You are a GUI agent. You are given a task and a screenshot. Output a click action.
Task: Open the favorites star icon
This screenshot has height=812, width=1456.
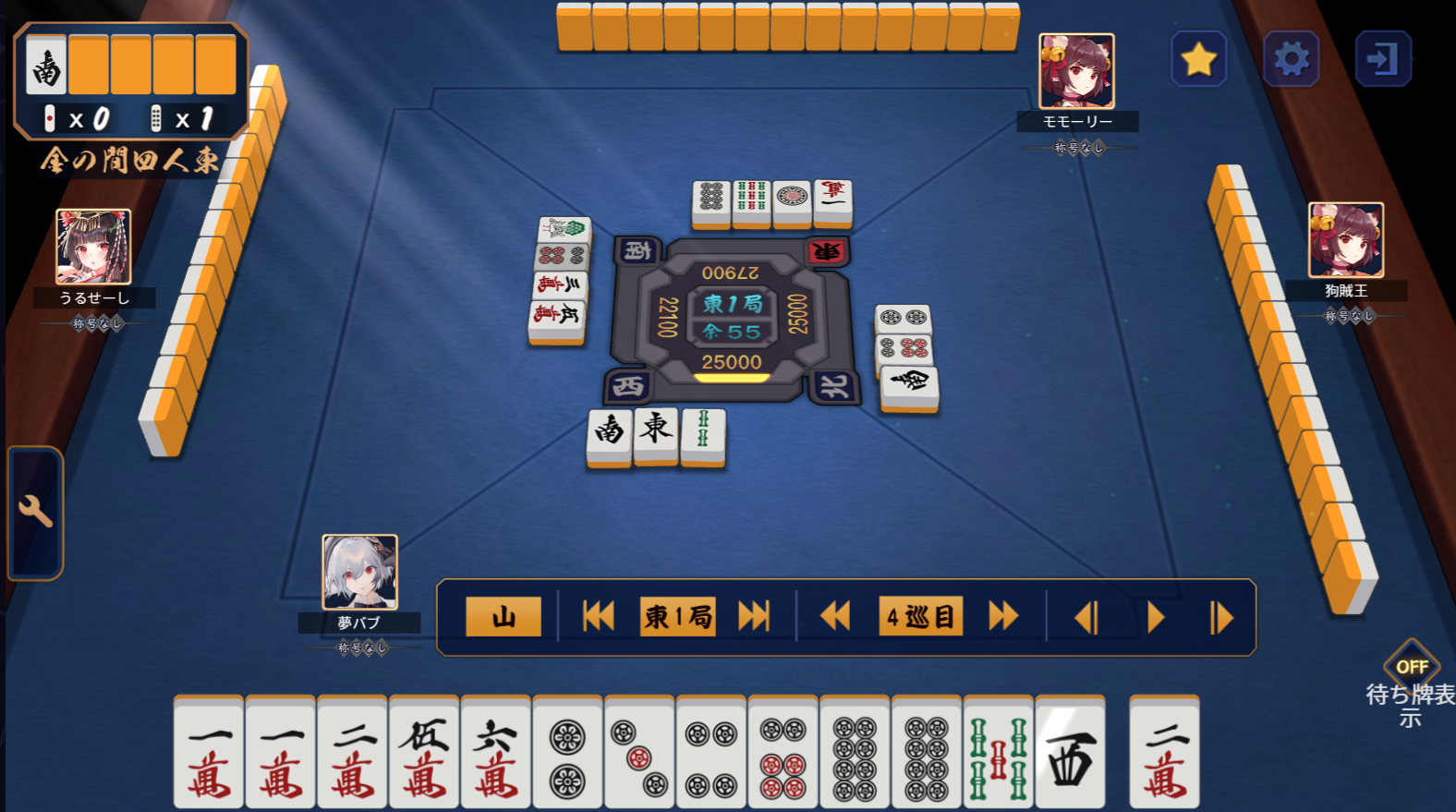(1198, 57)
